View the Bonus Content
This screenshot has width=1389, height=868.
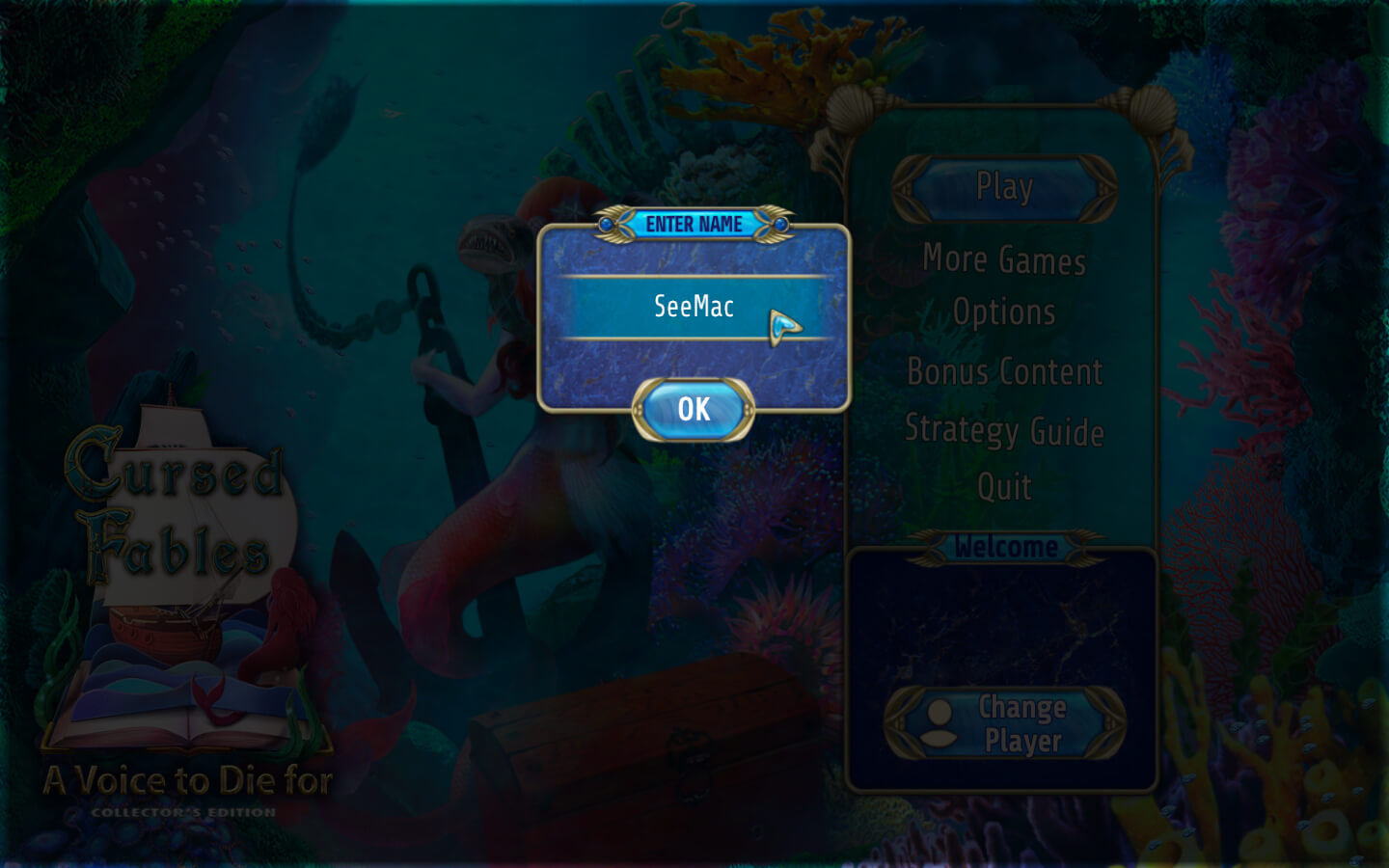(x=1004, y=372)
